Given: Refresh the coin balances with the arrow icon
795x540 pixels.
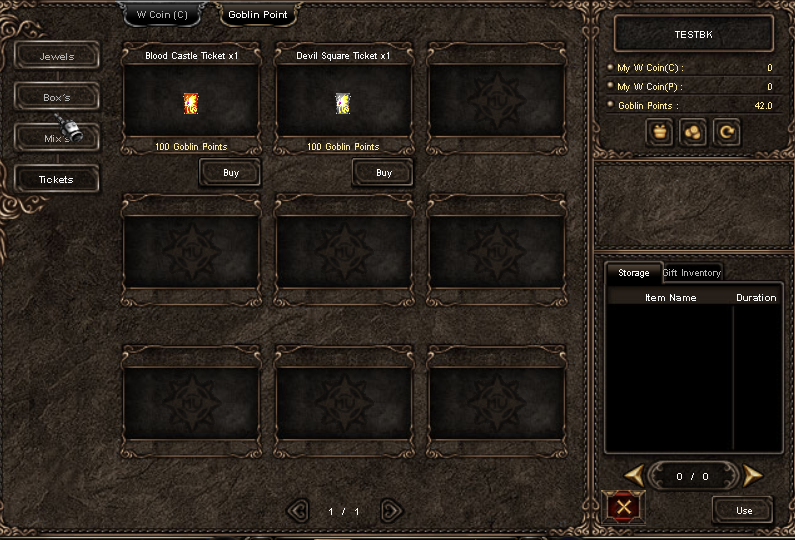Looking at the screenshot, I should [x=727, y=132].
